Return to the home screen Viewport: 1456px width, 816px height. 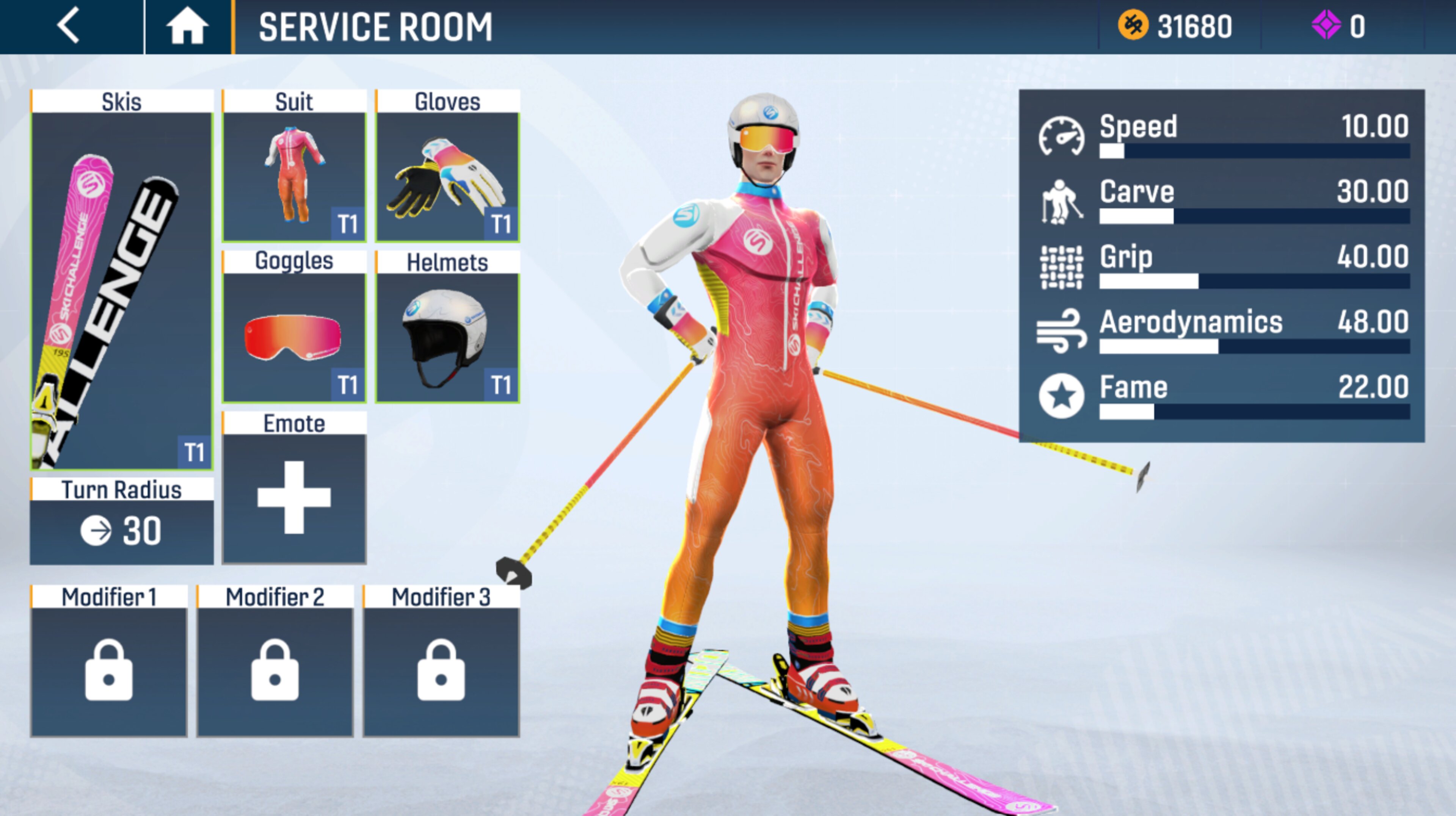click(x=187, y=27)
